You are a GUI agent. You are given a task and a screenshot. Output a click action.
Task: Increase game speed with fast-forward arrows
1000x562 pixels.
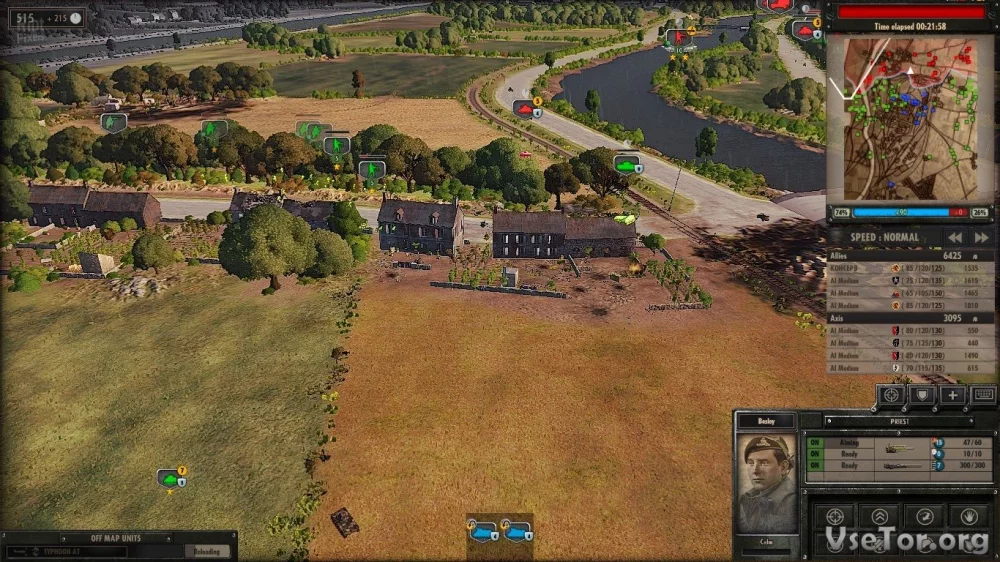981,238
